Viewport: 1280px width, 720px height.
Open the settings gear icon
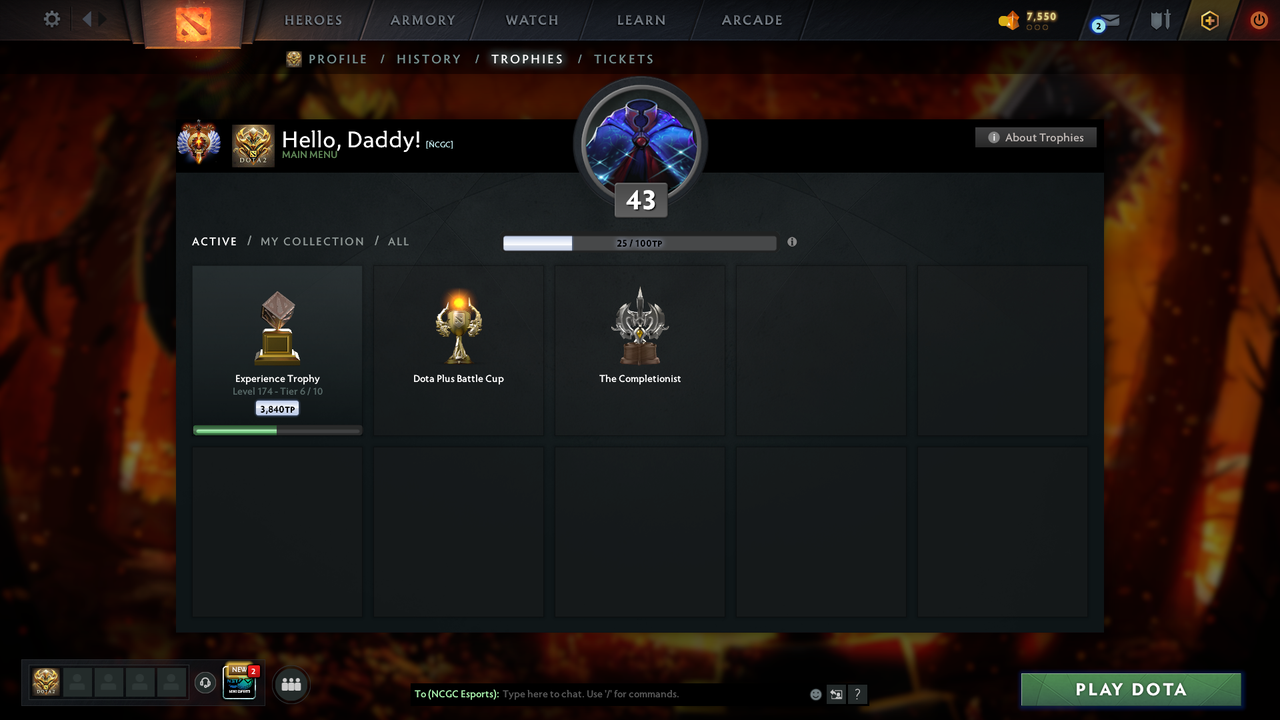point(51,18)
